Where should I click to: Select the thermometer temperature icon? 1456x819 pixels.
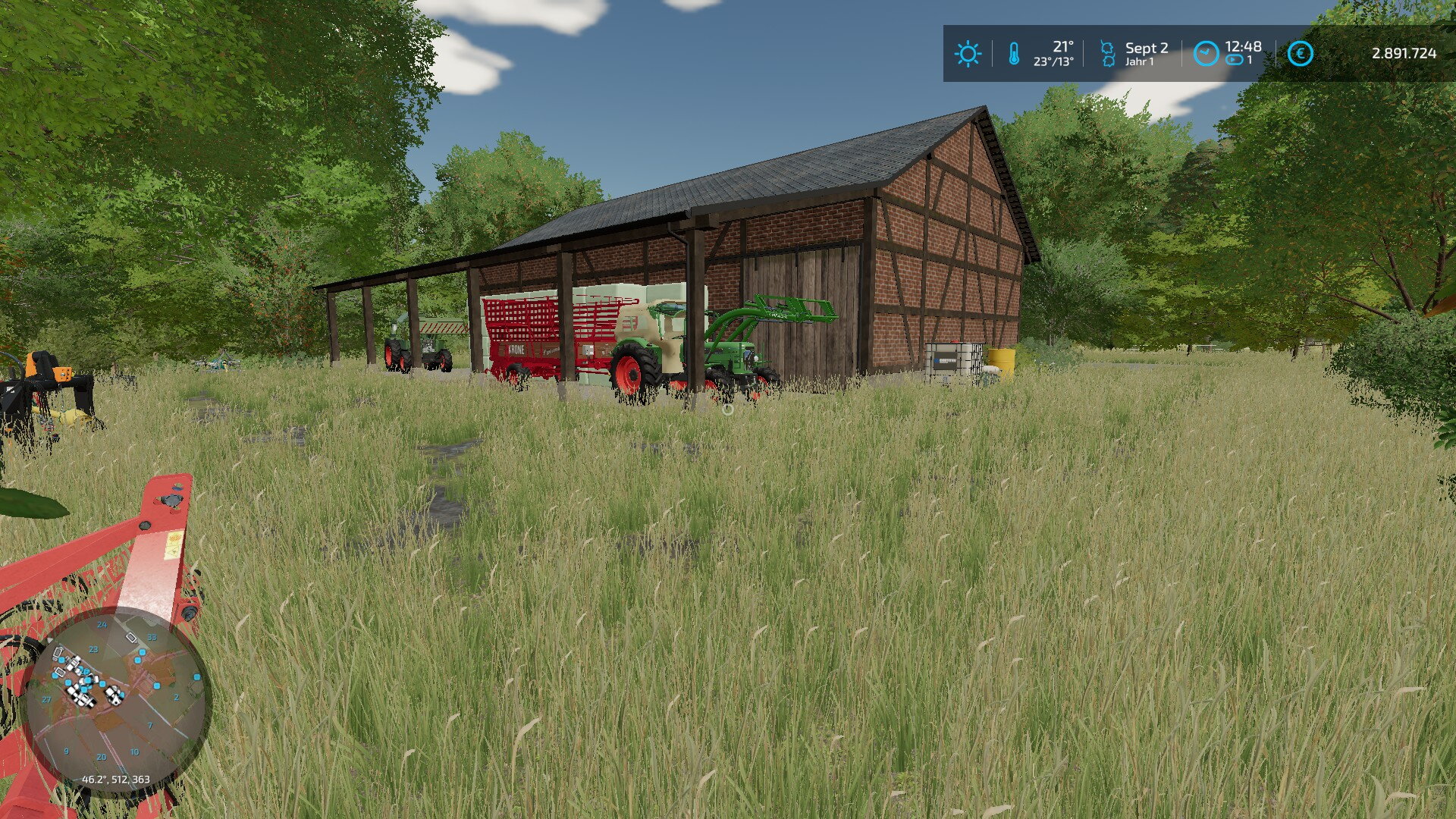[1014, 54]
